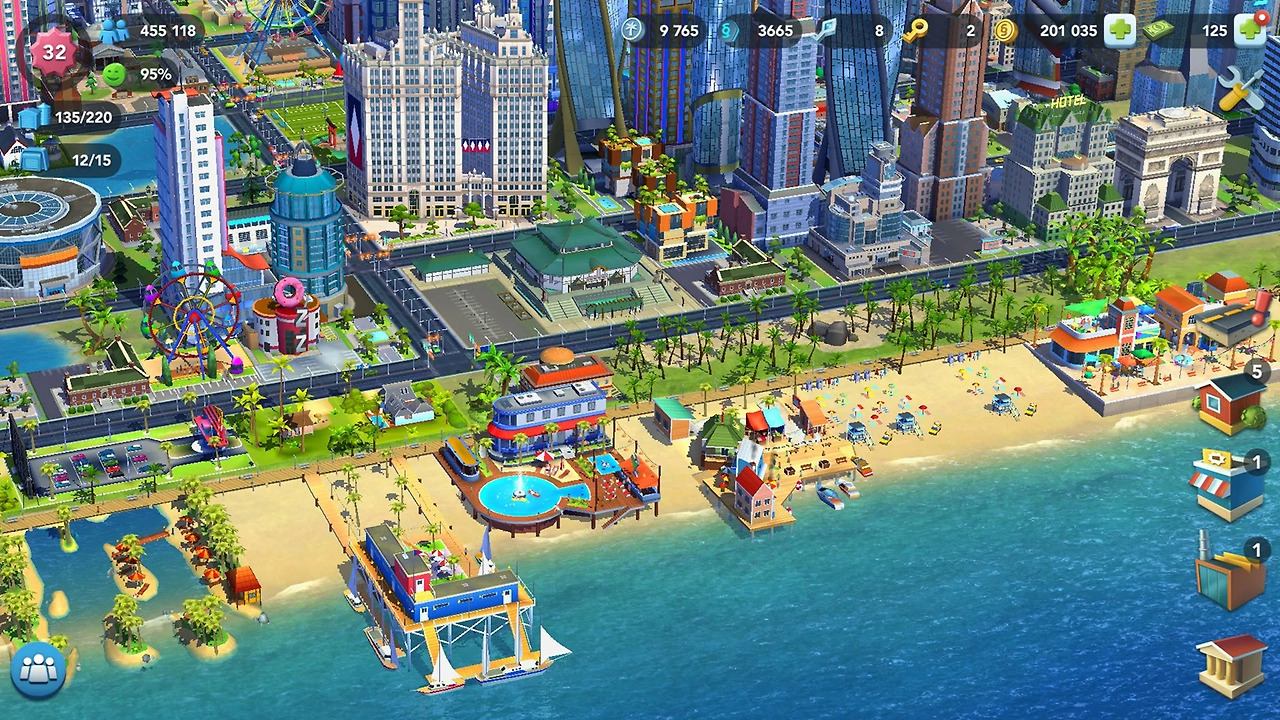Open services menu via wrench and screwdriver icon
Screen dimensions: 1280x720
pyautogui.click(x=1240, y=89)
